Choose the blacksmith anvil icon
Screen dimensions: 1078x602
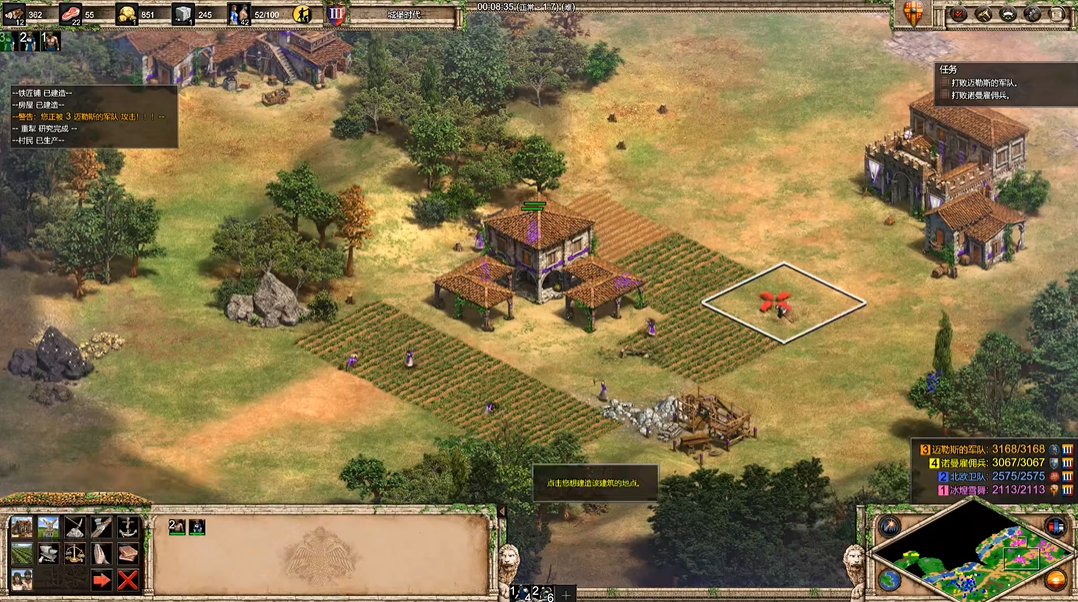click(48, 553)
